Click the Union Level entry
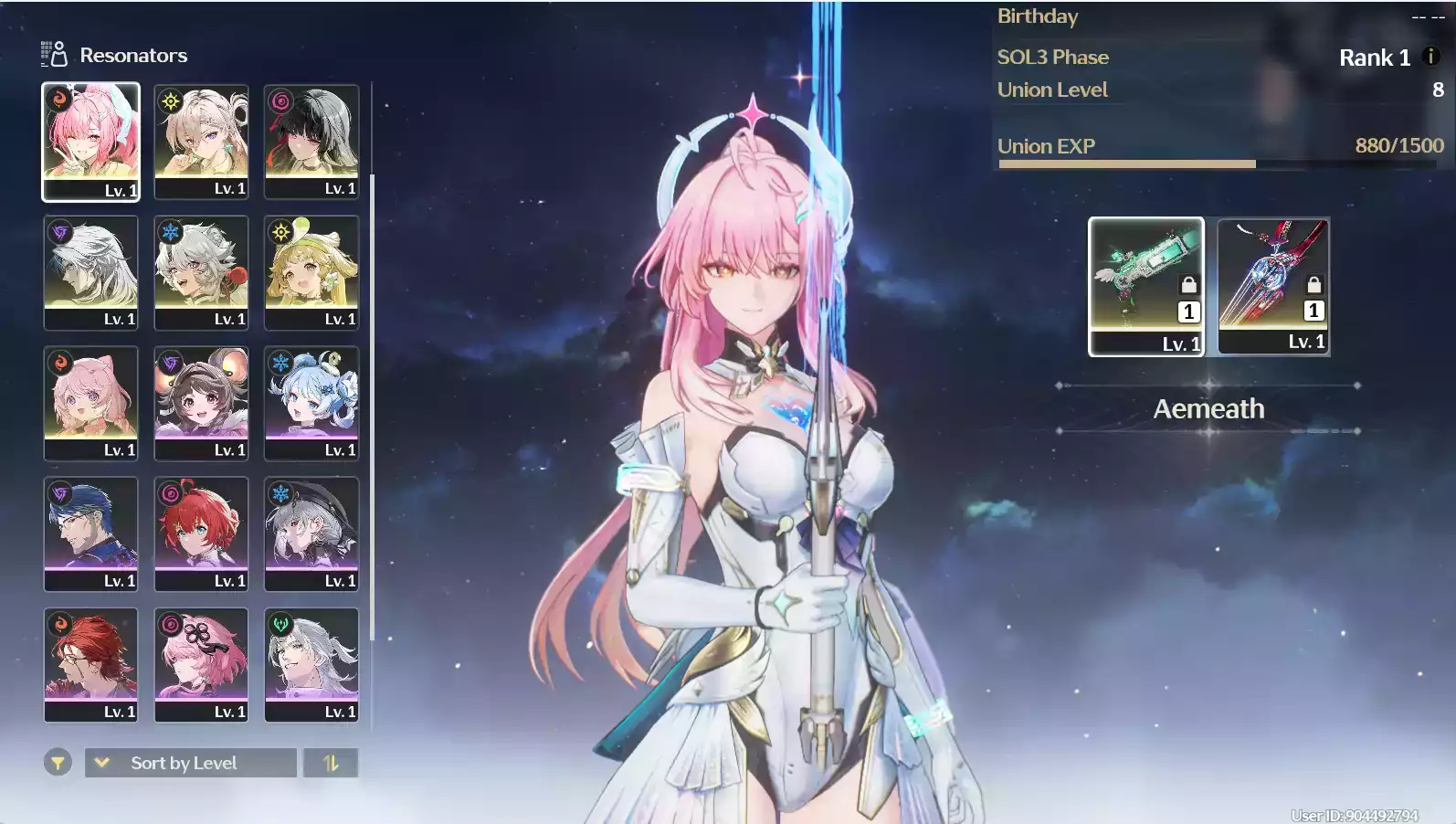The image size is (1456, 824). point(1051,89)
